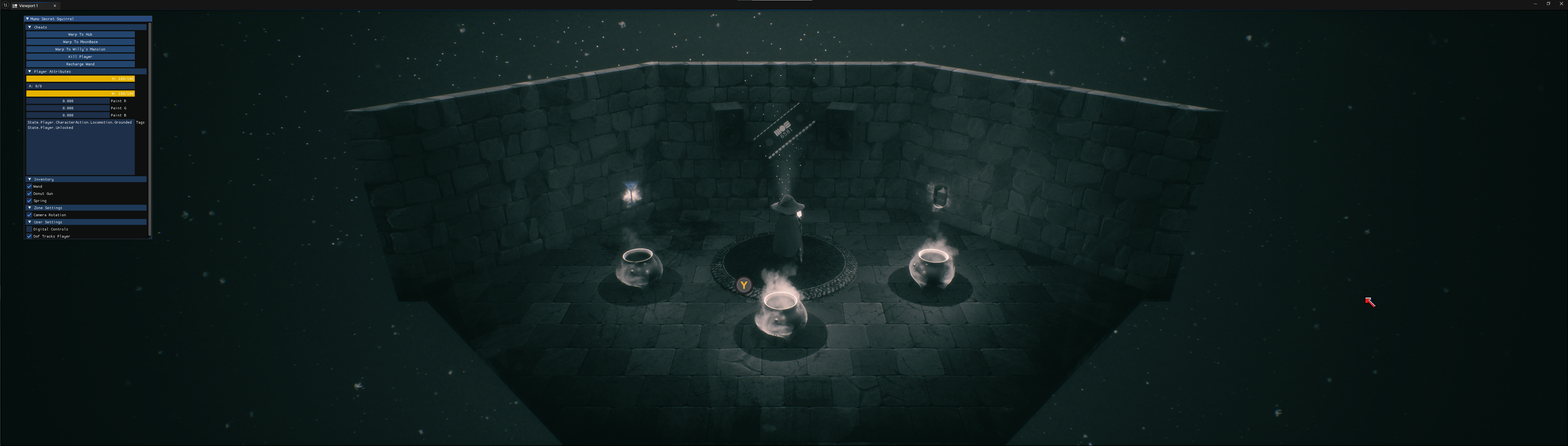The image size is (1568, 446).
Task: Collapse the Cheats section header
Action: coord(30,27)
